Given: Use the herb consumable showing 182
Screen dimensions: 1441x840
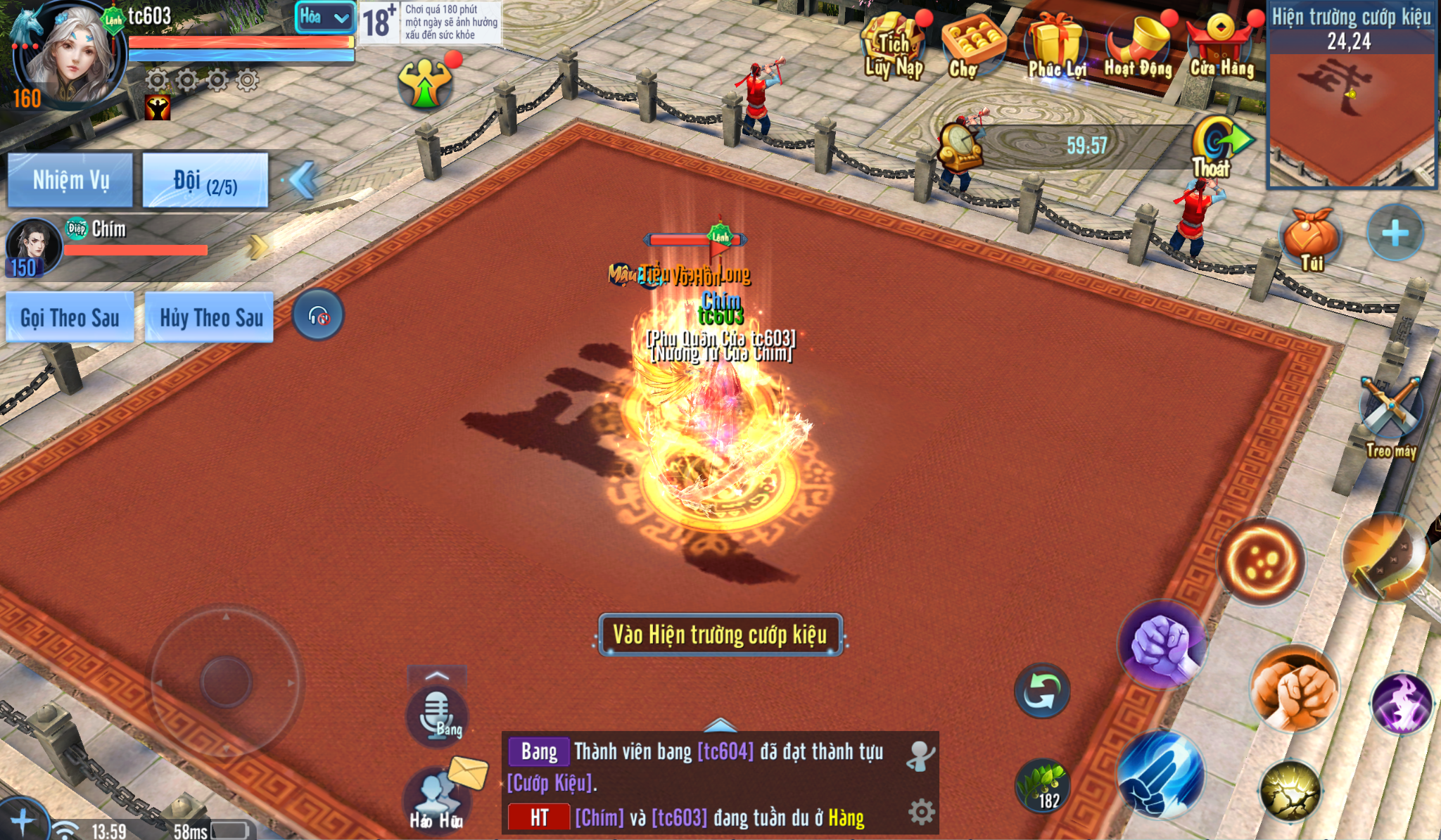Looking at the screenshot, I should tap(1043, 786).
